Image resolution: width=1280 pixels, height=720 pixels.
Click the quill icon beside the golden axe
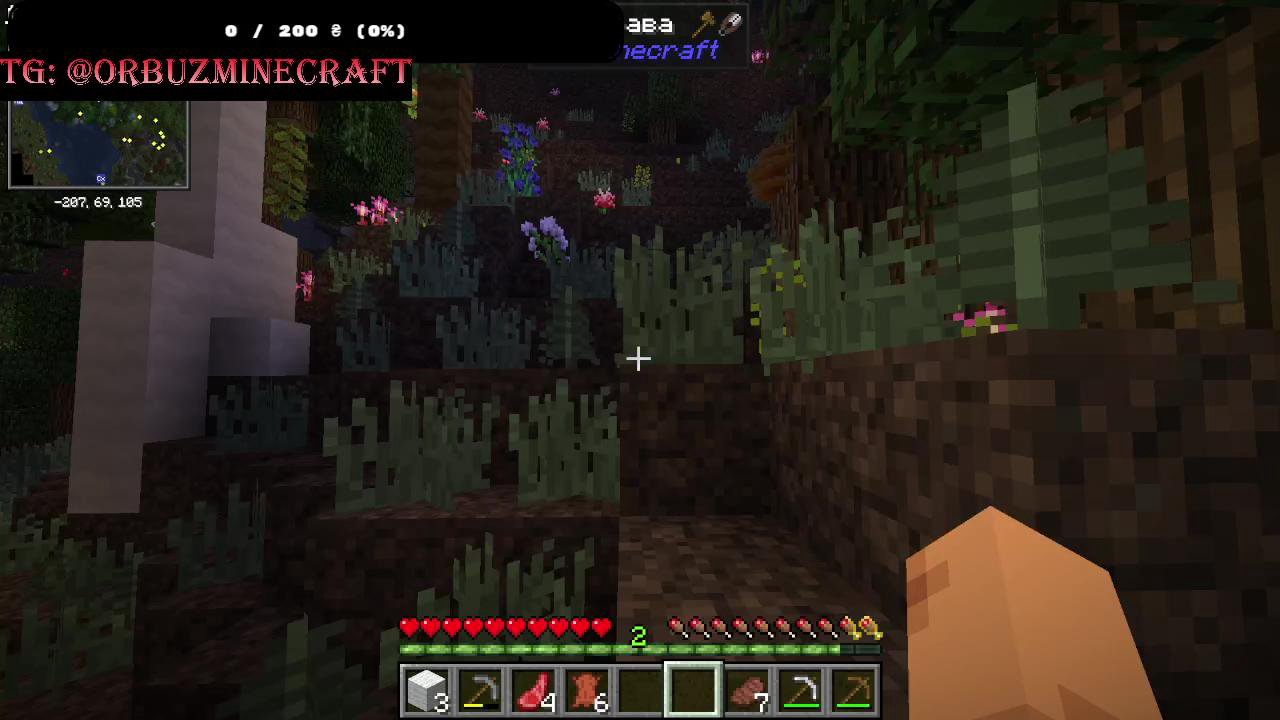click(733, 22)
